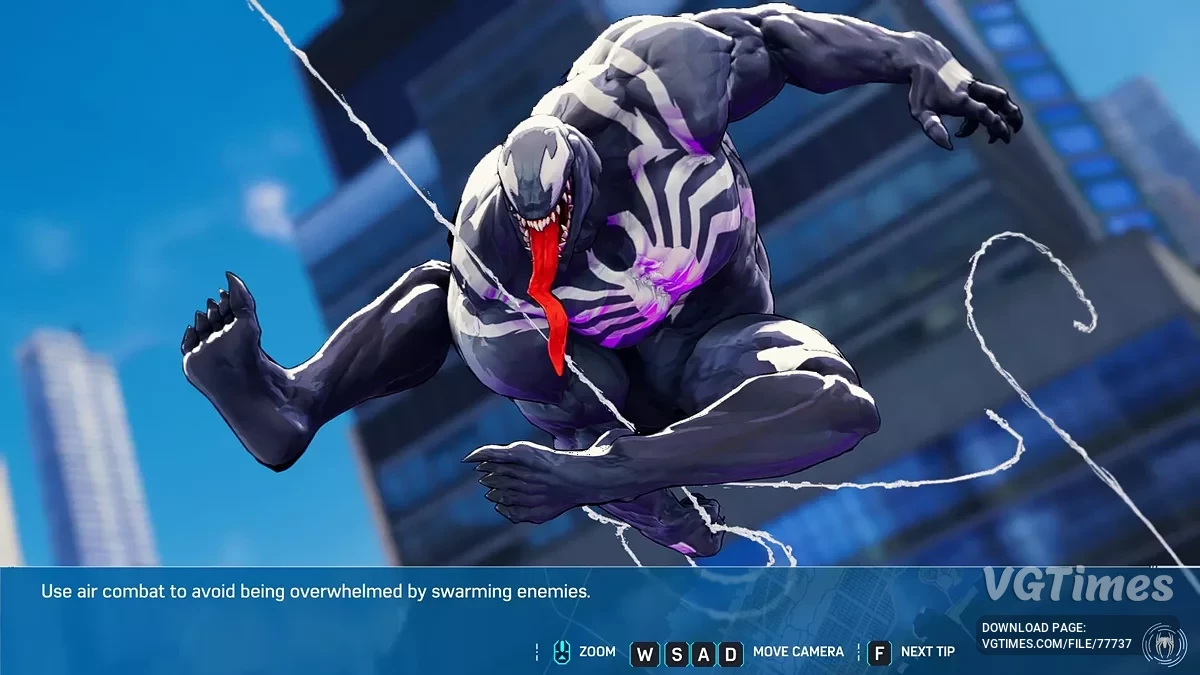Open the VGTimes download page link
Viewport: 1200px width, 675px height.
click(1057, 644)
